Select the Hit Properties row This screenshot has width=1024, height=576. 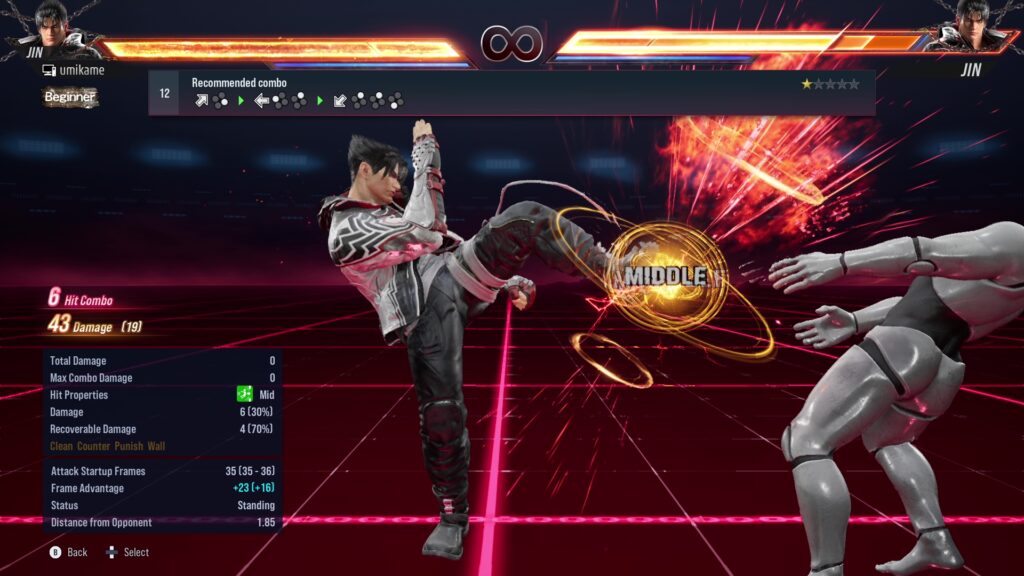pos(162,395)
